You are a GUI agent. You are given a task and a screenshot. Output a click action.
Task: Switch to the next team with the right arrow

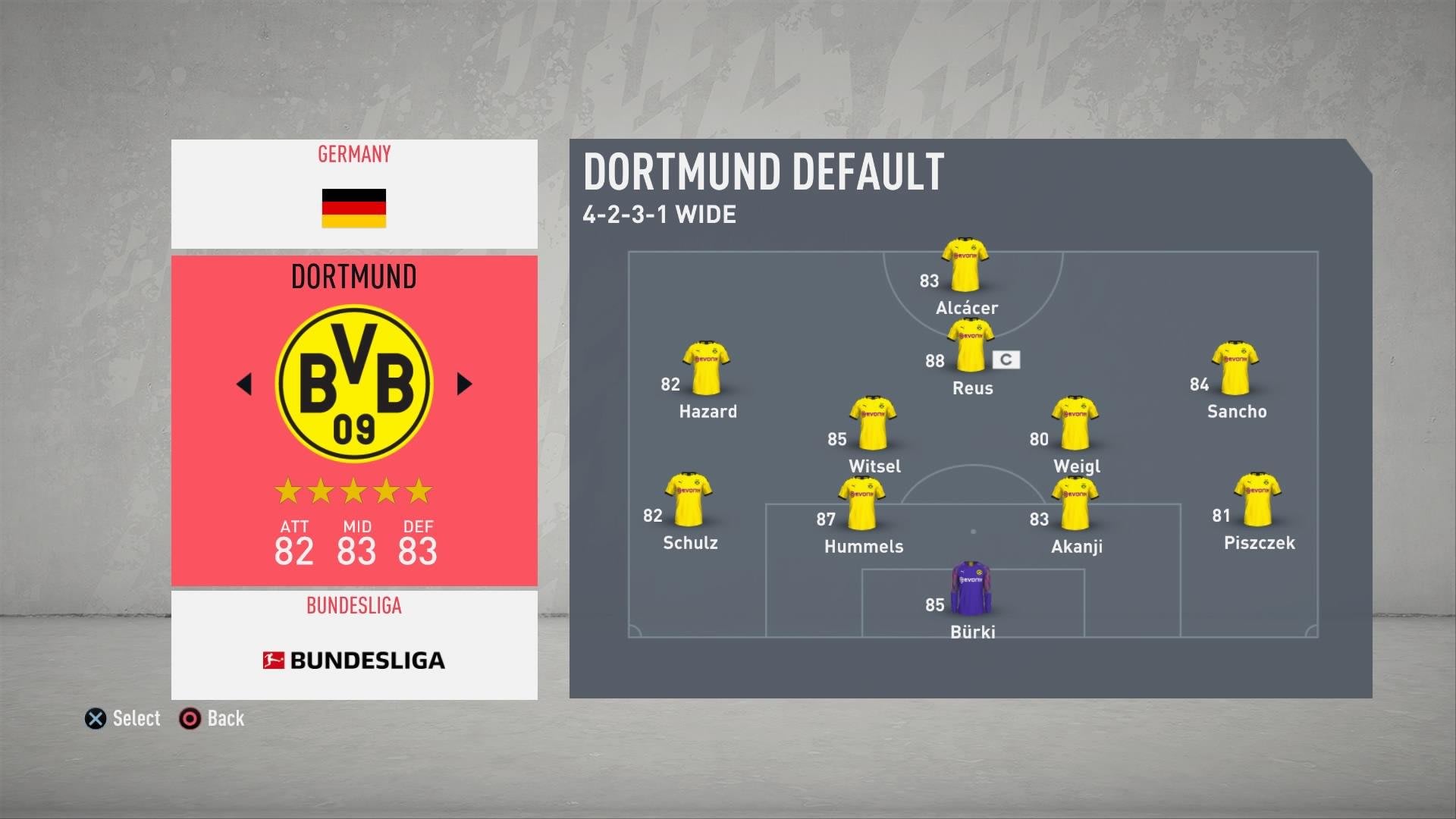tap(464, 384)
